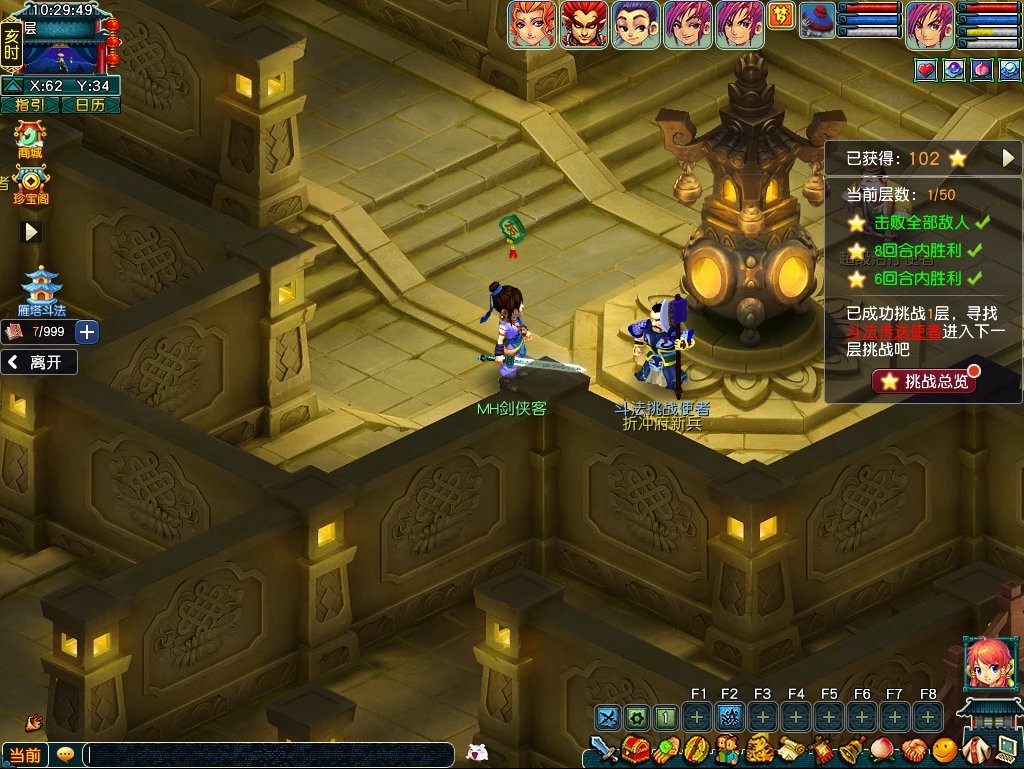
Task: Click the 离开 leave button
Action: [40, 363]
